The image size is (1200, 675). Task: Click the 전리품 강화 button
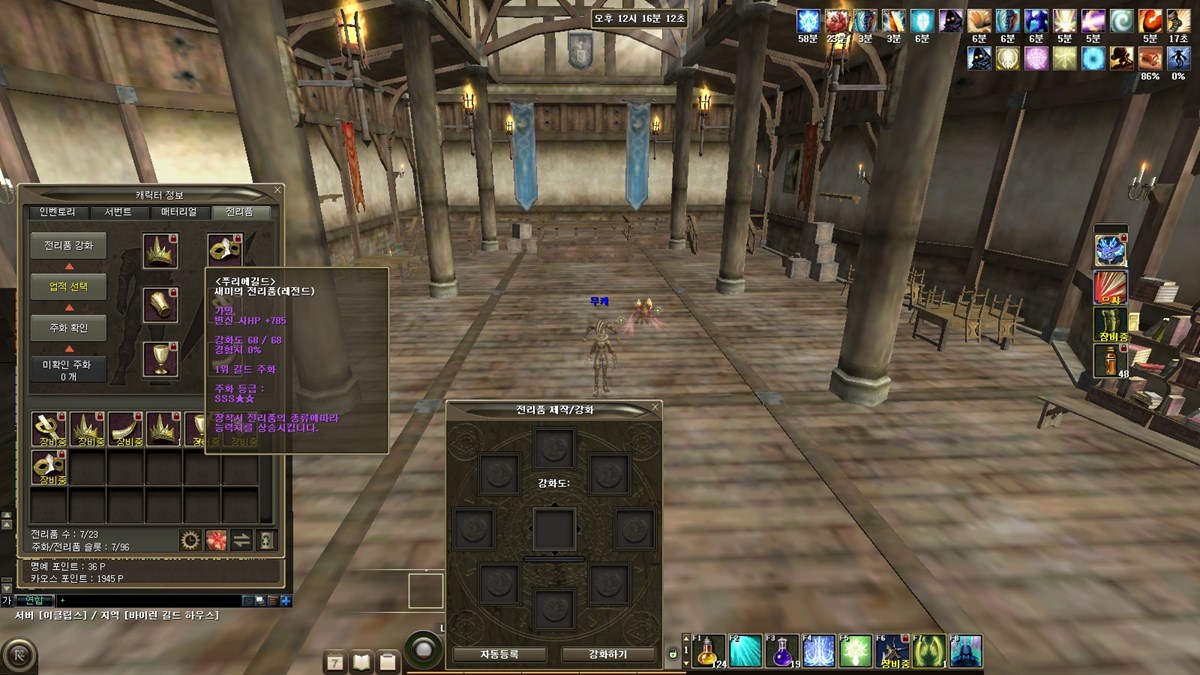pos(67,245)
